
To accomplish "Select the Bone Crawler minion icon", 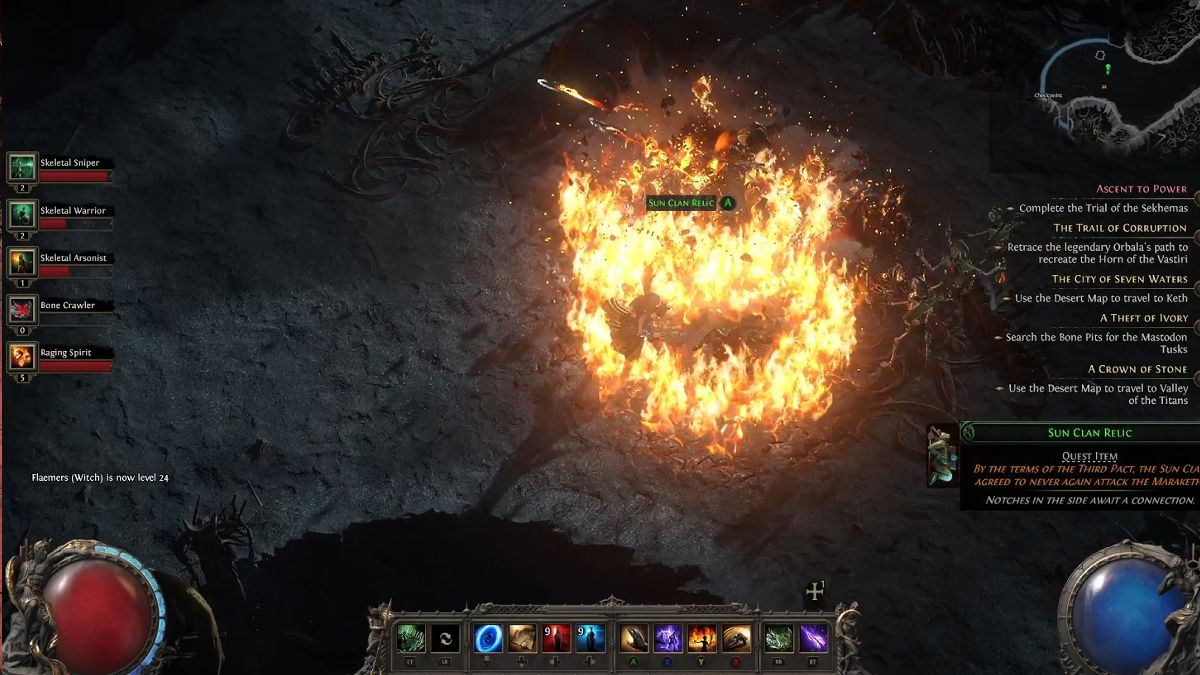I will pos(22,310).
